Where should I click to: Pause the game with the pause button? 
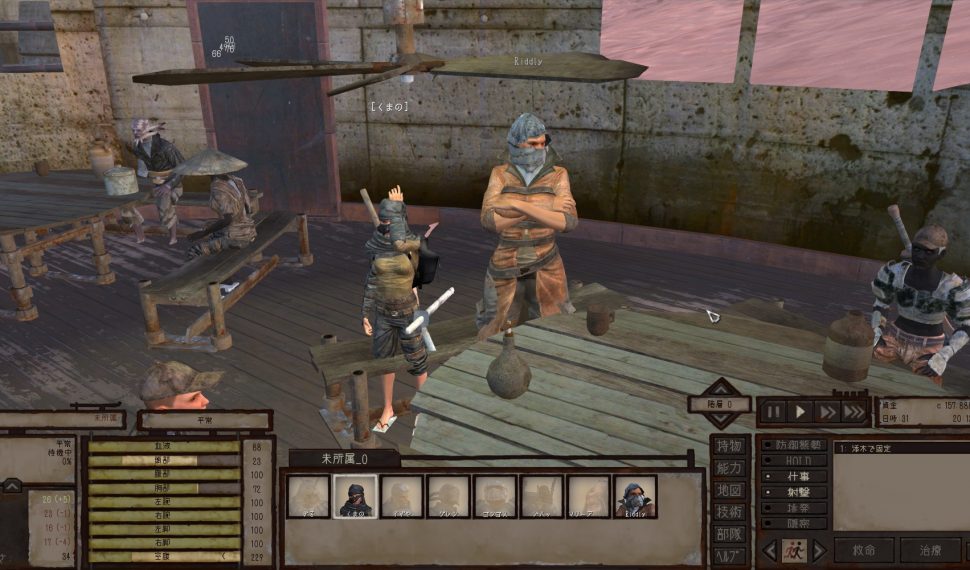[772, 411]
